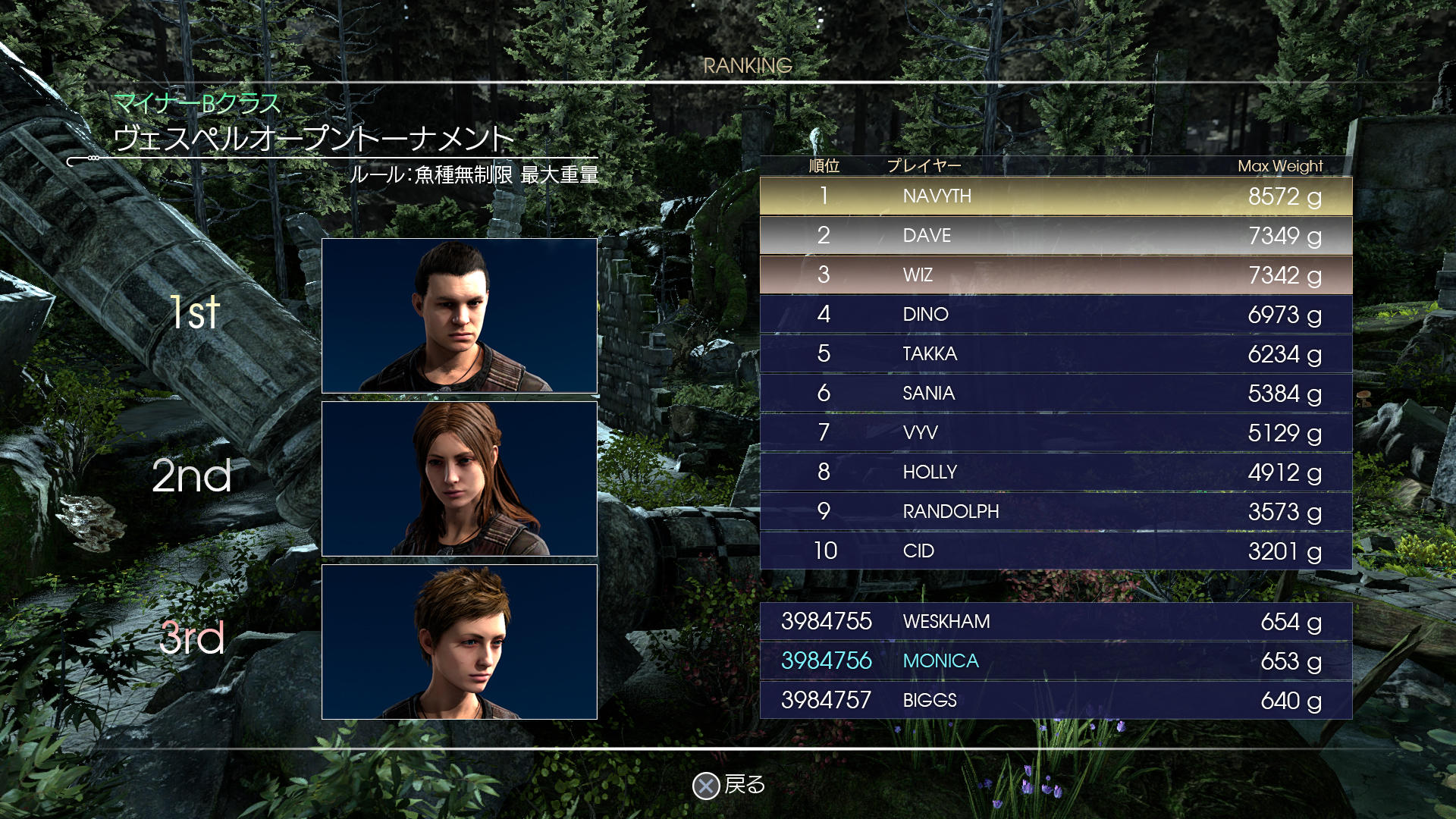The height and width of the screenshot is (819, 1456).
Task: Switch to the RANKING tab at top
Action: point(748,65)
